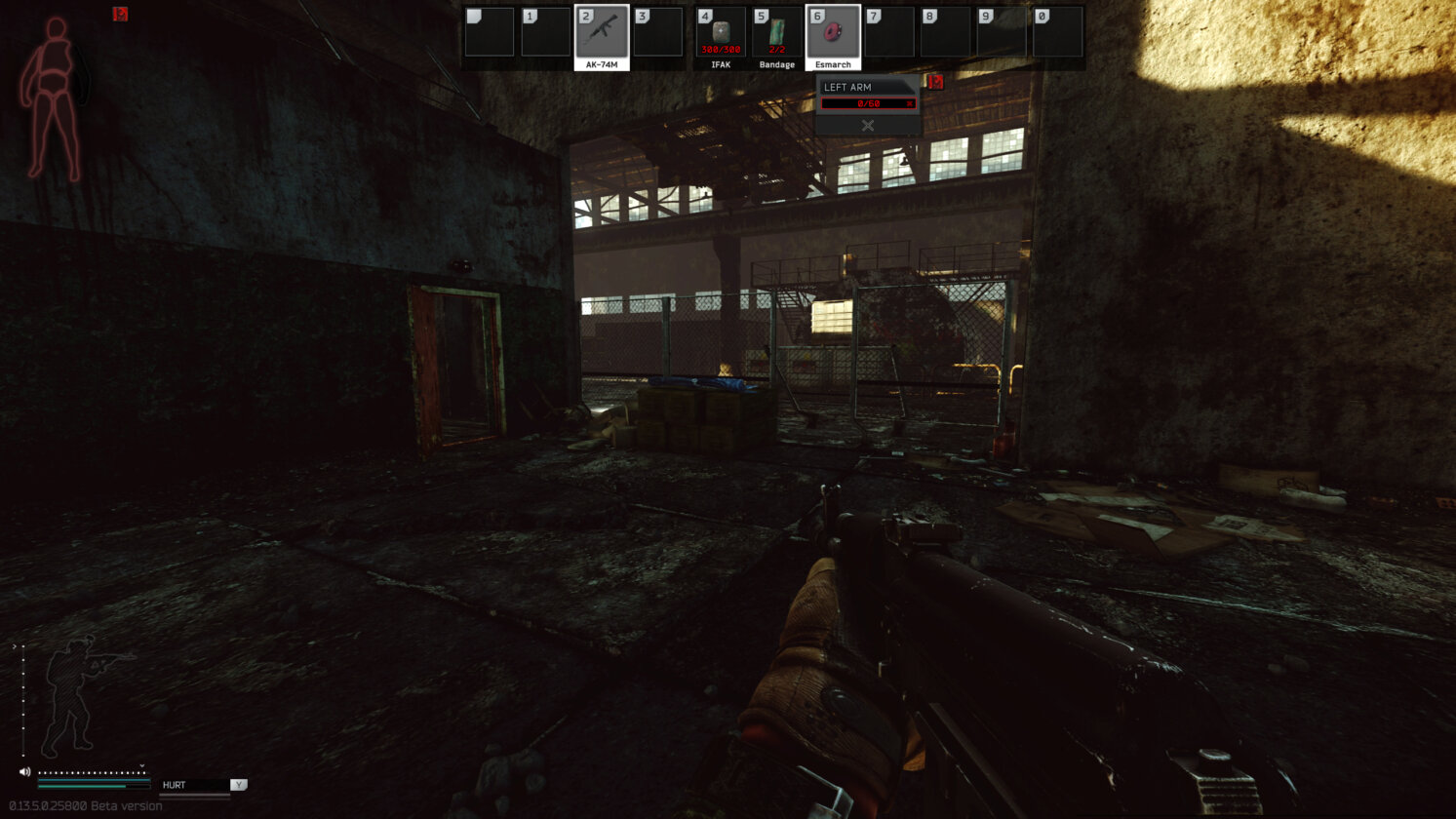Image resolution: width=1456 pixels, height=819 pixels.
Task: Click empty quick slot 7
Action: (891, 31)
